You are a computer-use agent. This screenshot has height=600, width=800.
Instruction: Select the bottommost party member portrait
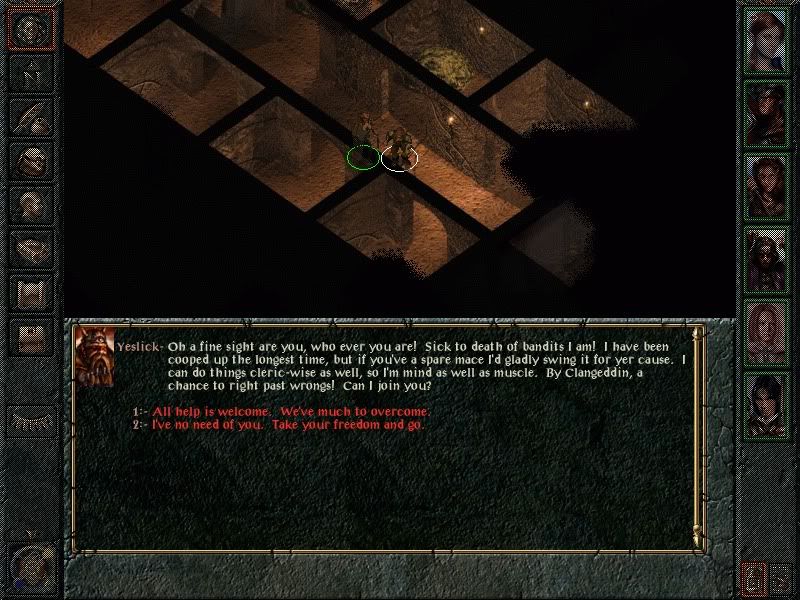tap(767, 405)
